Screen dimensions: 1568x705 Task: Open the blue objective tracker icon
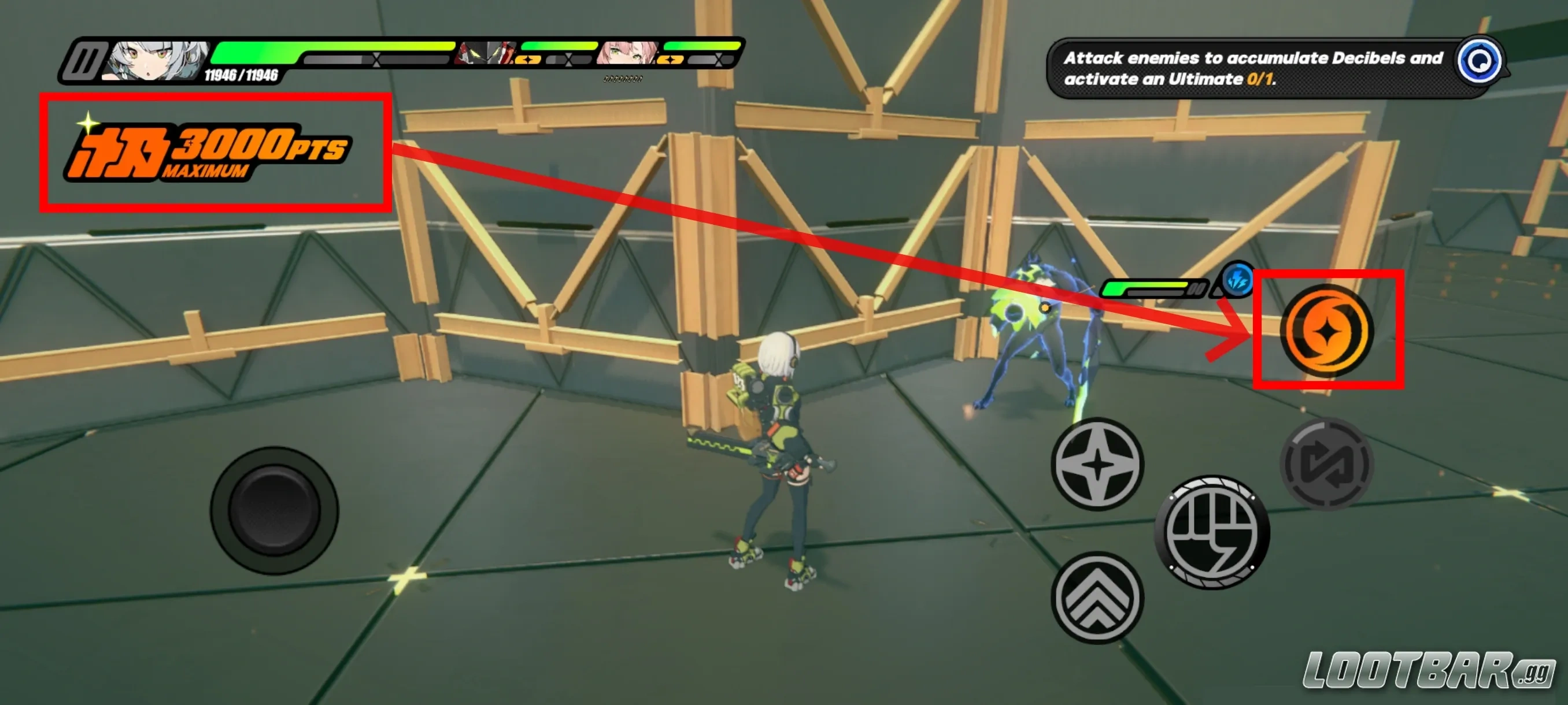(x=1480, y=61)
